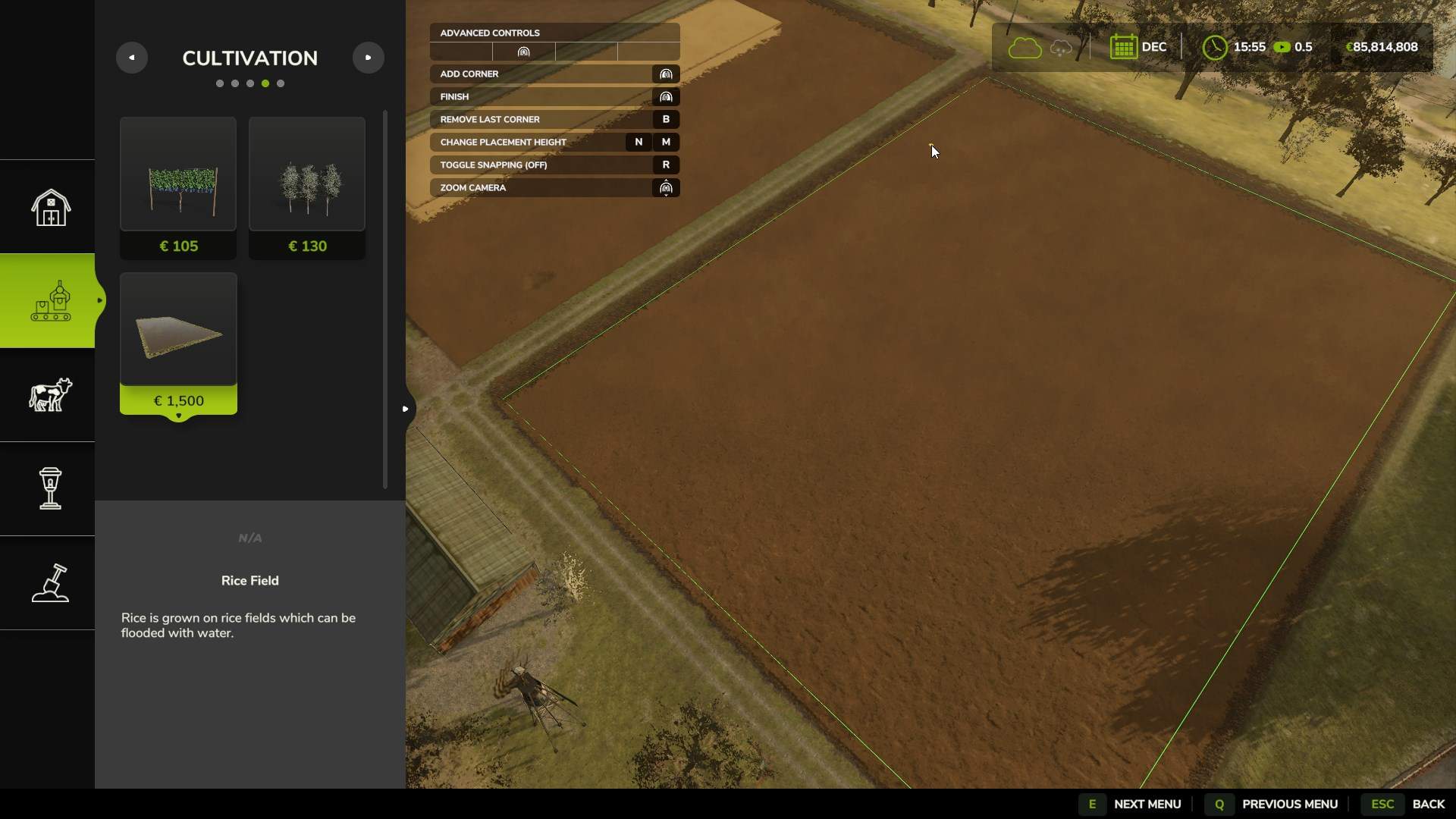Go to the next category arrow
The height and width of the screenshot is (819, 1456).
(369, 58)
